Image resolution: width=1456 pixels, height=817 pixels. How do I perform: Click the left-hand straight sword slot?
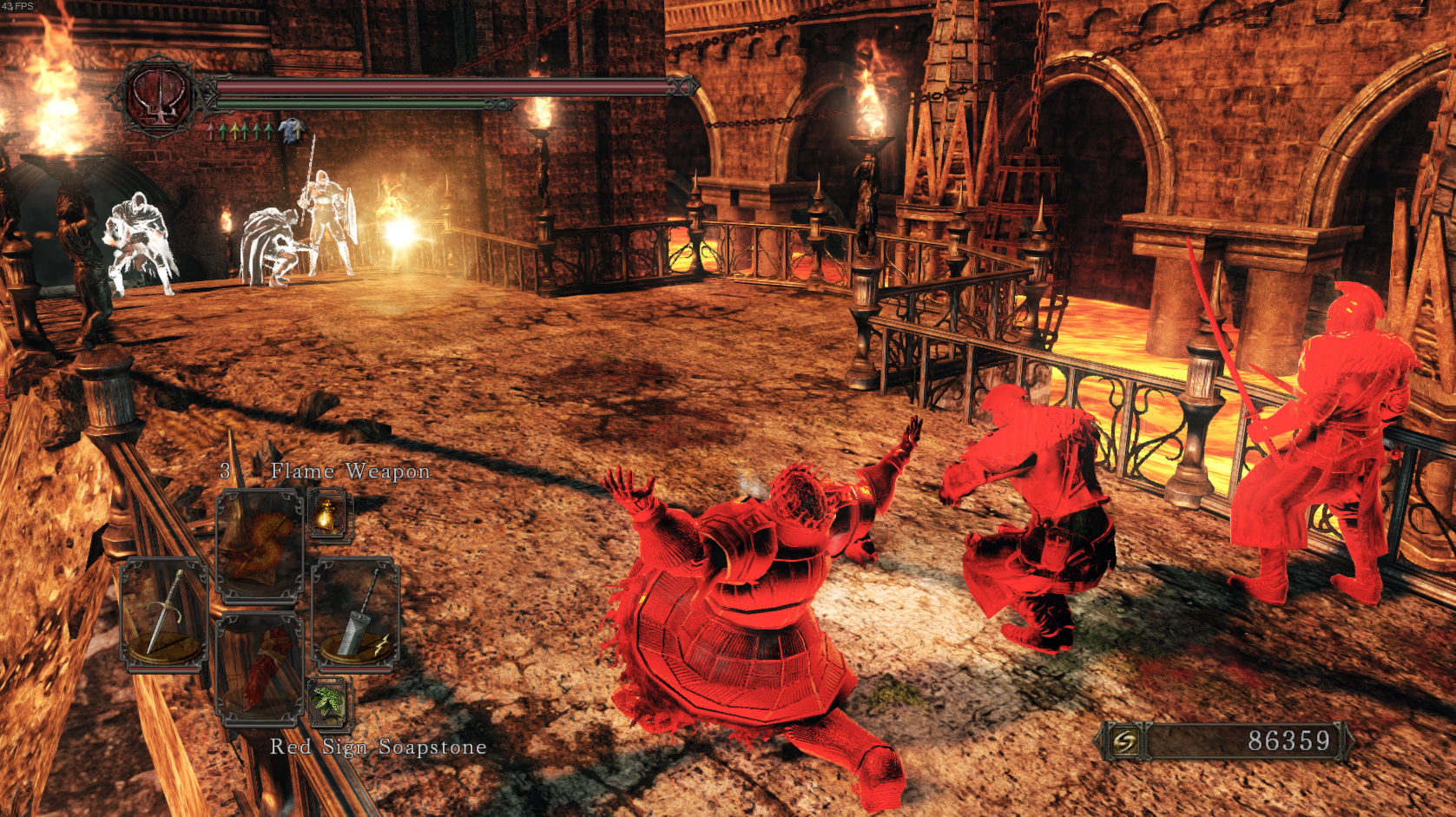tap(164, 616)
